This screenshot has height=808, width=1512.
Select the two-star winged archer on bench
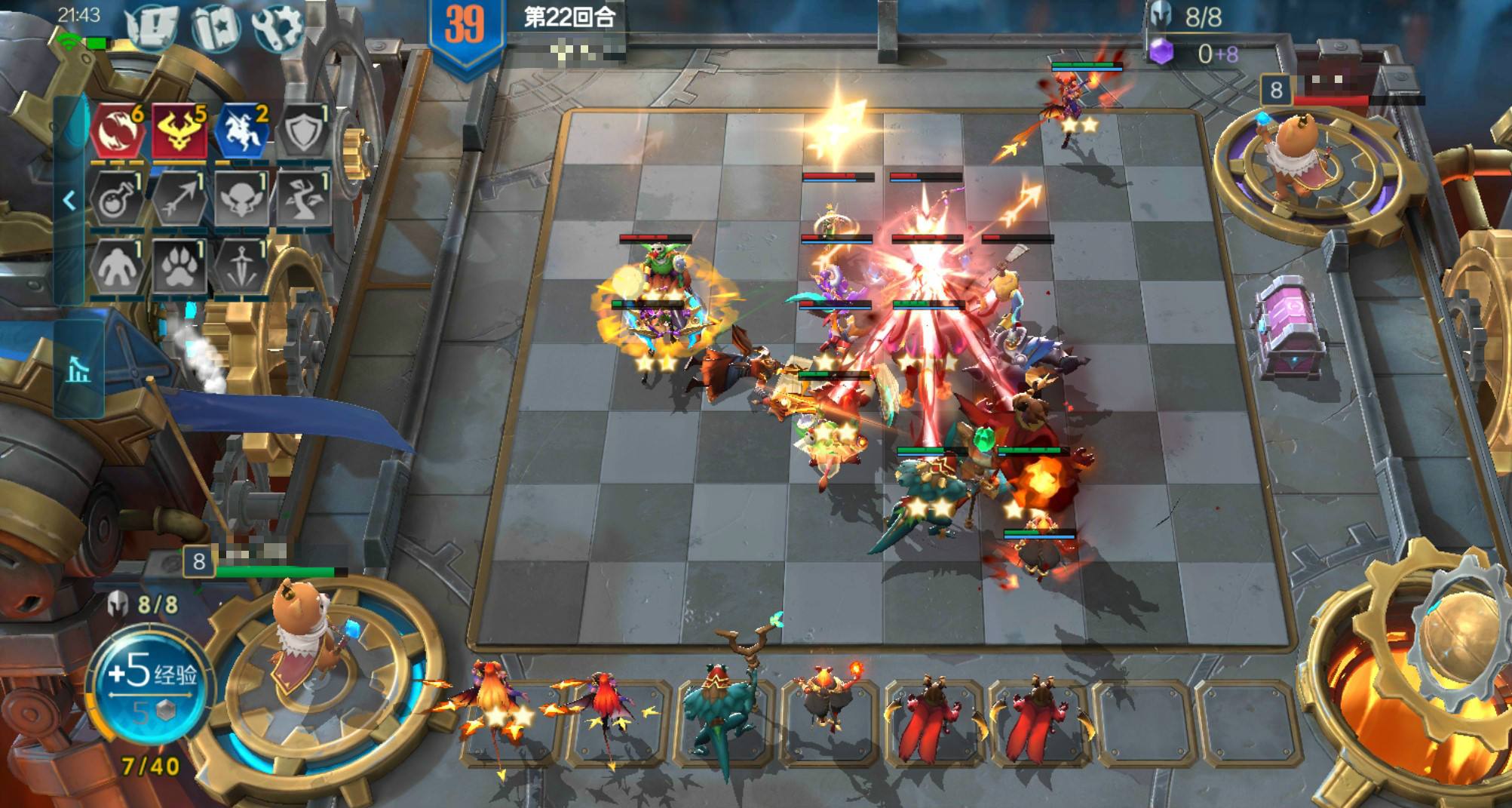[x=494, y=713]
